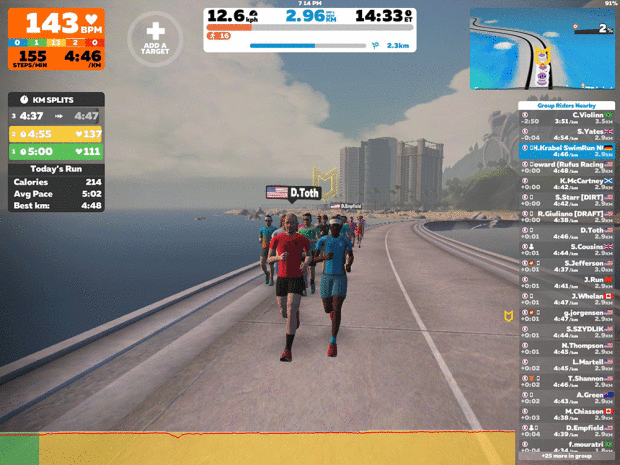
Task: Open the heart rate and pace panel
Action: [x=56, y=37]
